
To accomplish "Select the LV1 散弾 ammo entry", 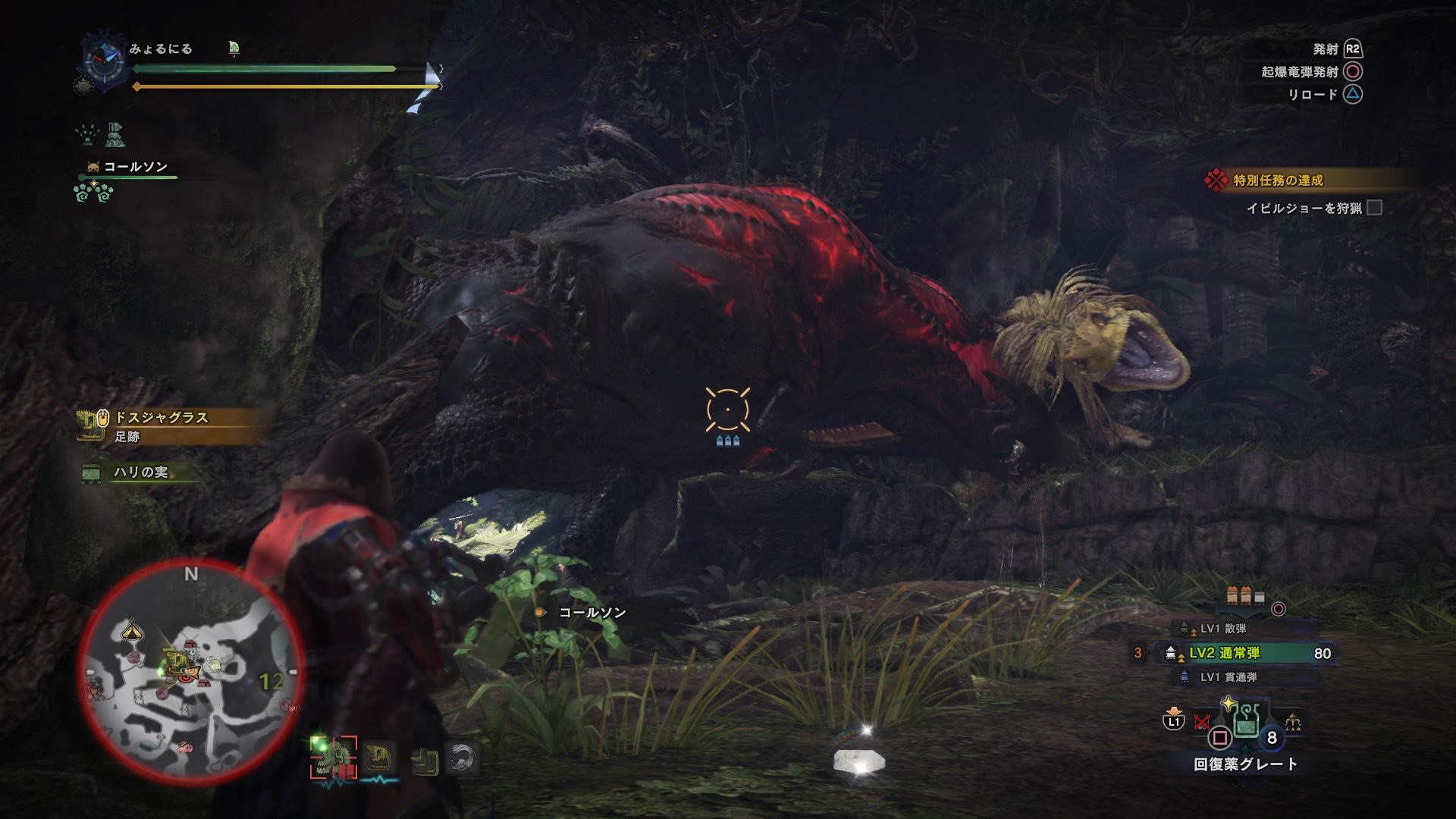I will 1222,629.
